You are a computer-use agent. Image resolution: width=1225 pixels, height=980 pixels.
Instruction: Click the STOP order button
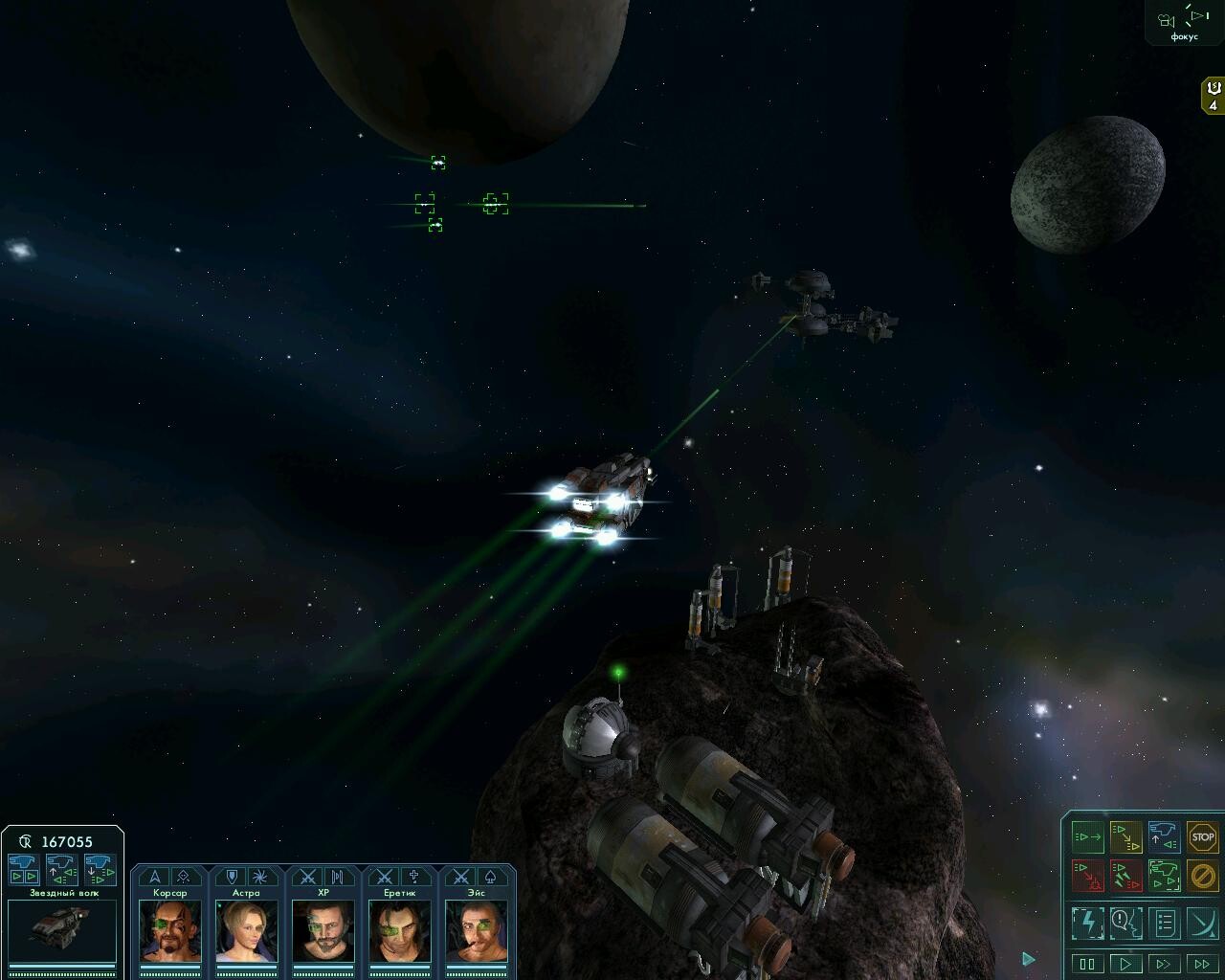[1202, 837]
